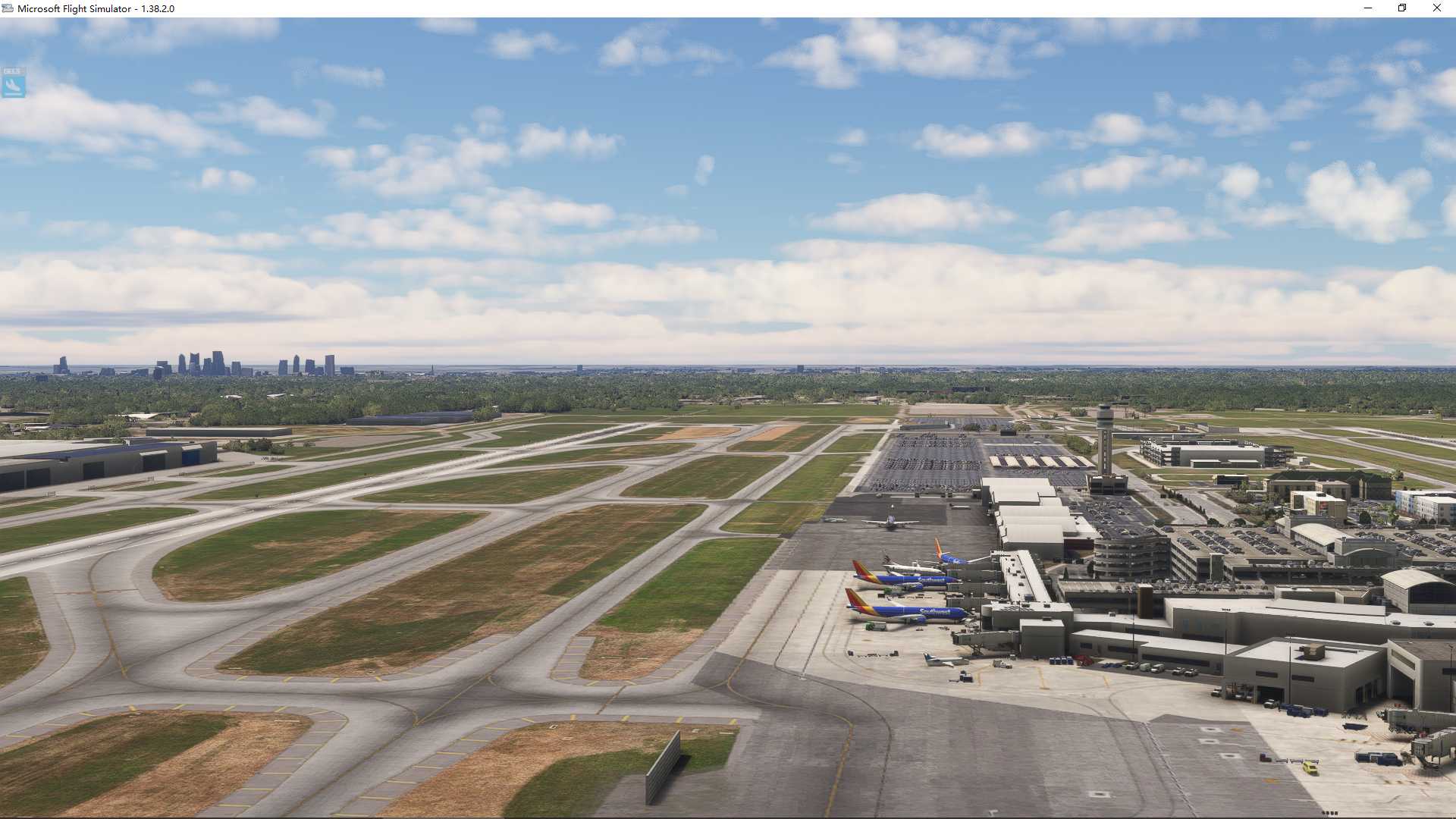Screen dimensions: 1456x819
Task: Click the blue airplane tail overlay icon
Action: [13, 83]
